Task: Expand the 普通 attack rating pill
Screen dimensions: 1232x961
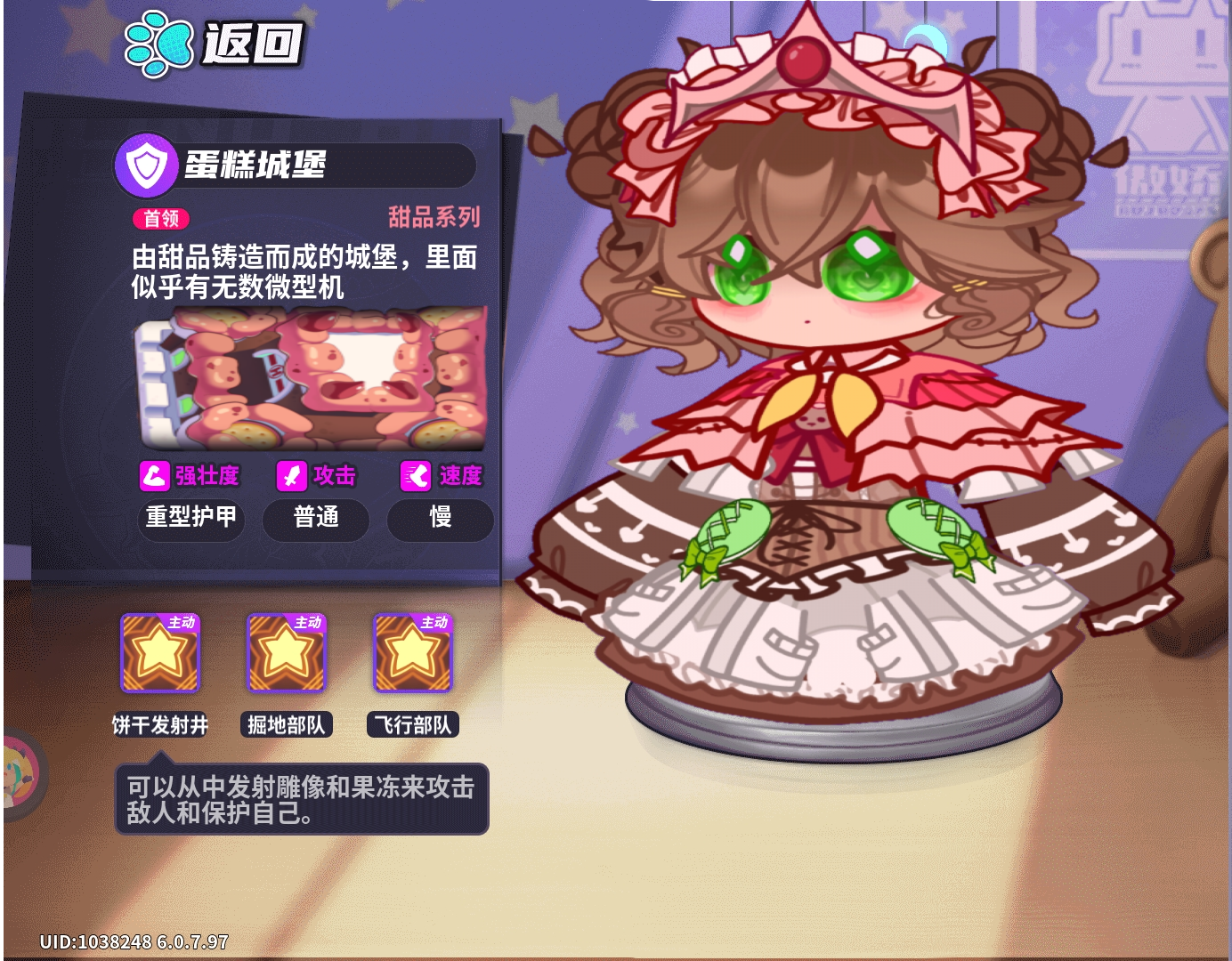Action: click(x=316, y=521)
